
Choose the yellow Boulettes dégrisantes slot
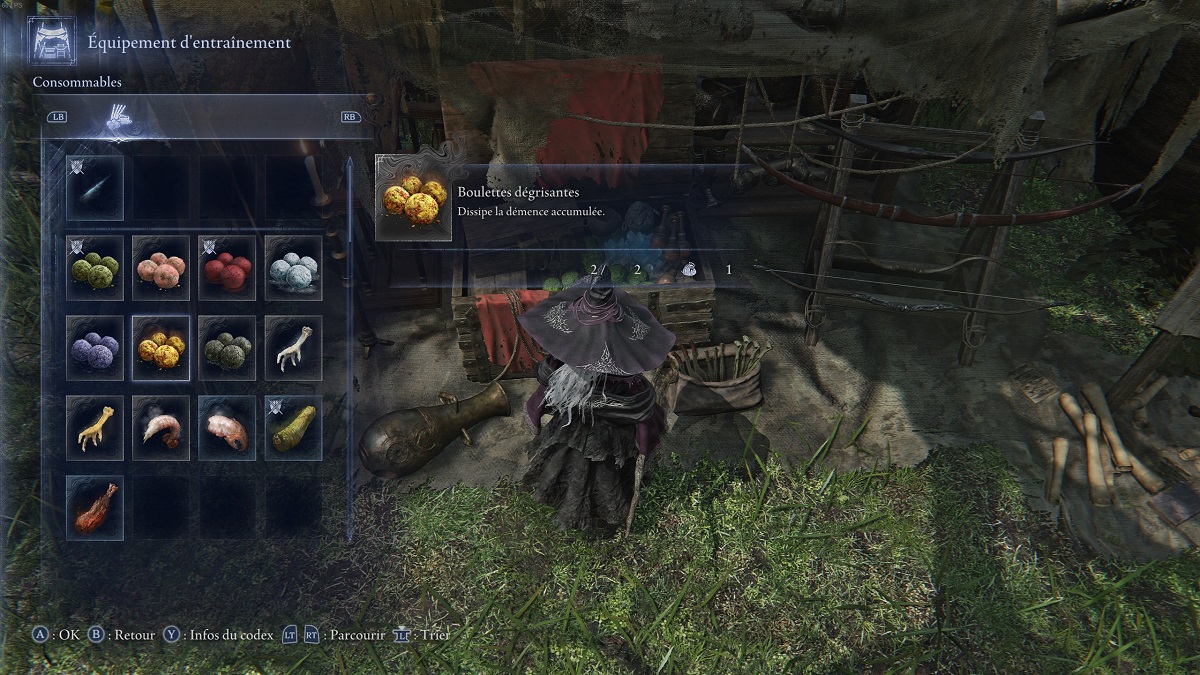click(161, 347)
